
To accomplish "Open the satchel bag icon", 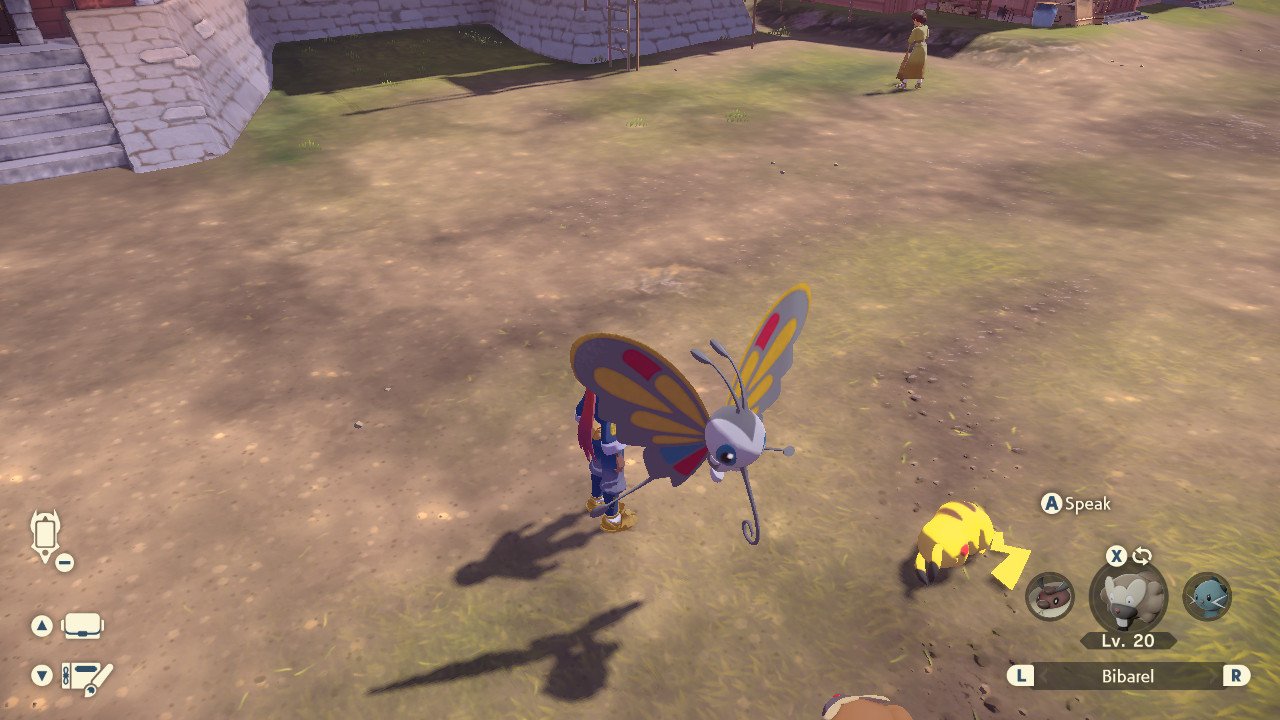I will [x=83, y=627].
